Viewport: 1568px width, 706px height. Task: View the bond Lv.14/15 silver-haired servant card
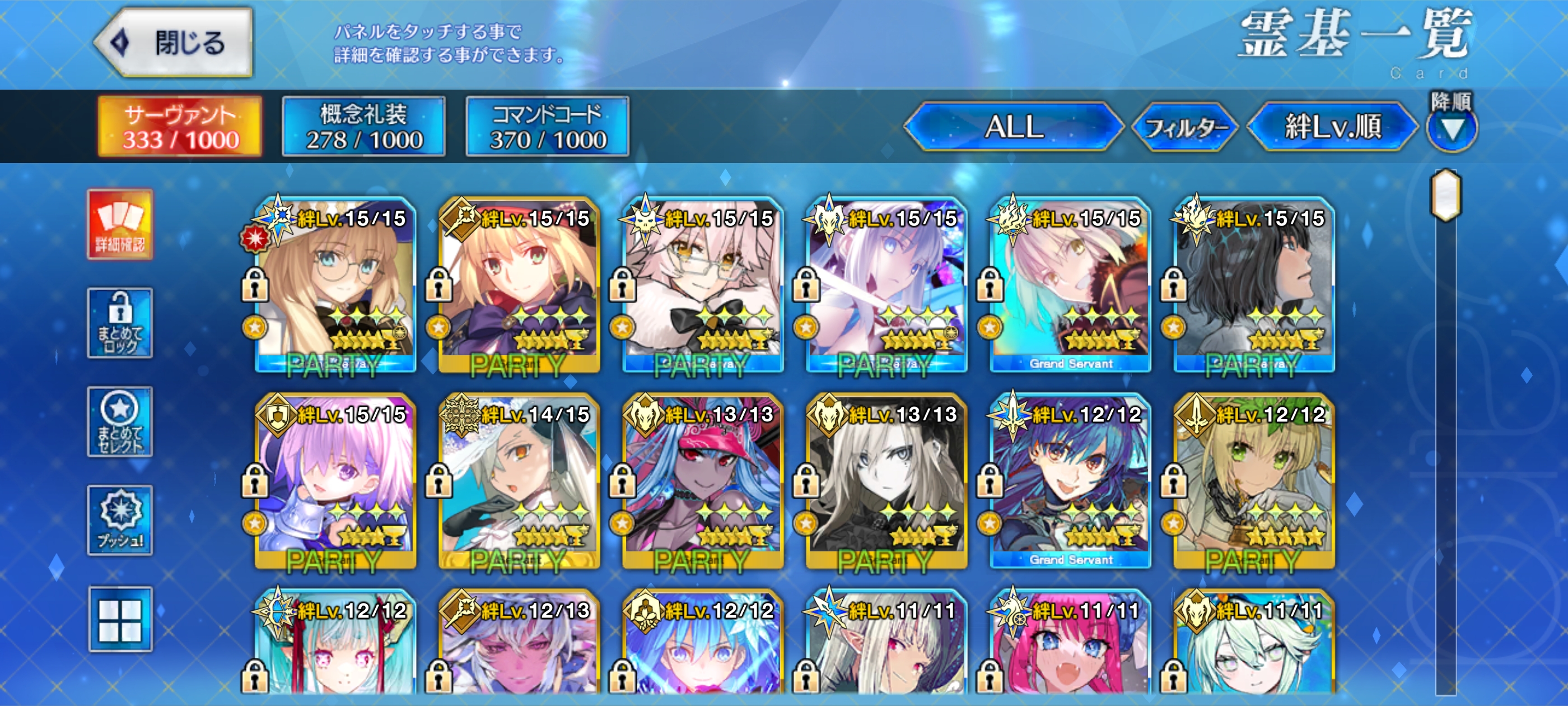pos(519,481)
